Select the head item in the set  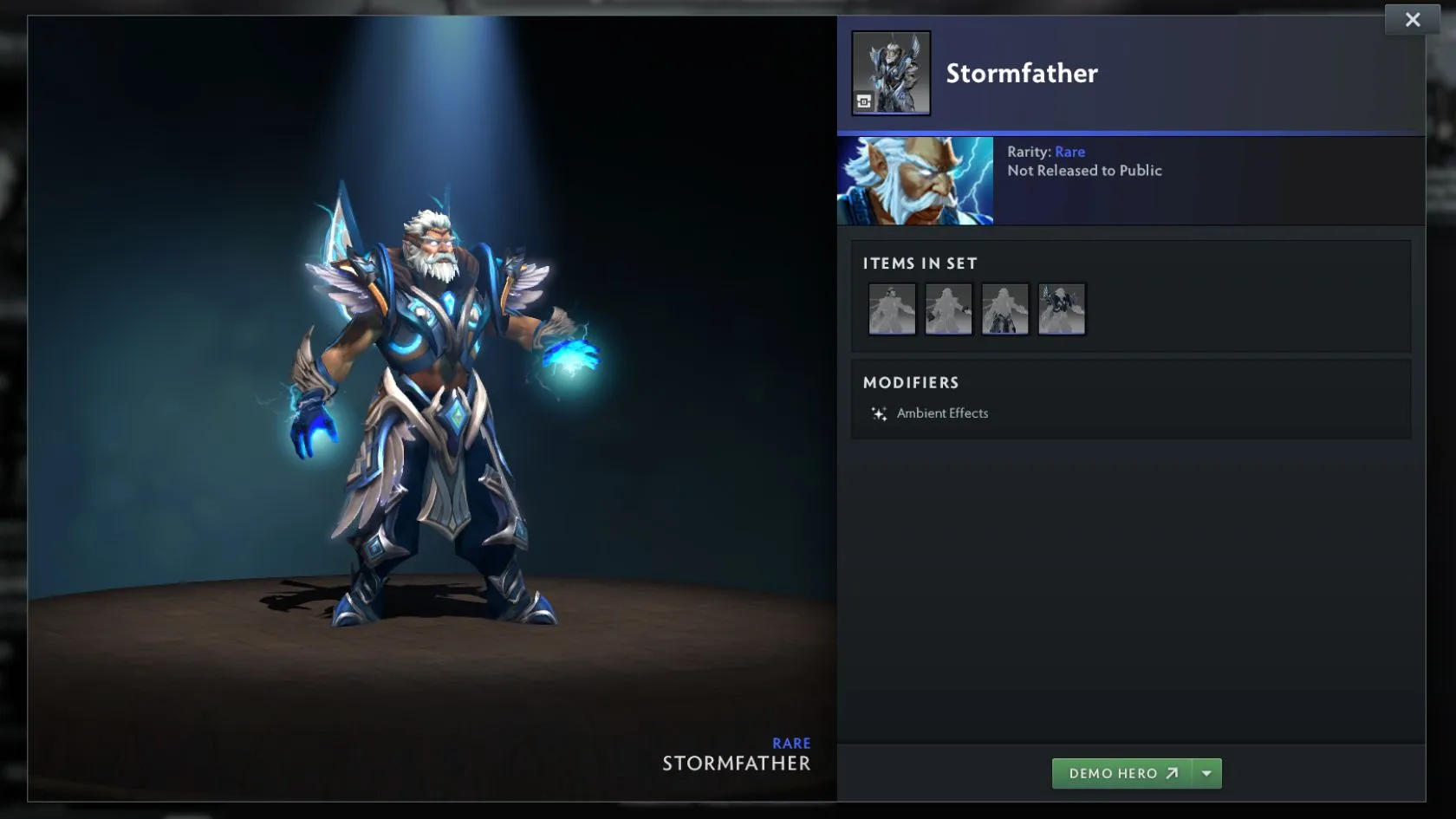(x=892, y=309)
